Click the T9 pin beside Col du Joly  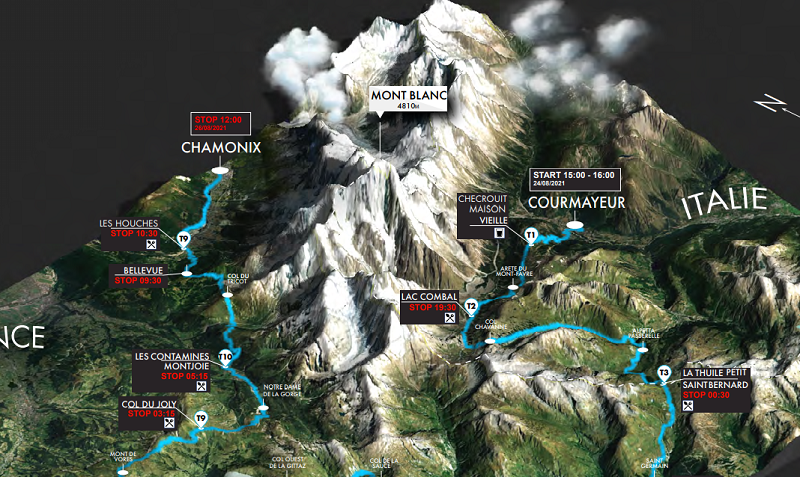point(201,418)
